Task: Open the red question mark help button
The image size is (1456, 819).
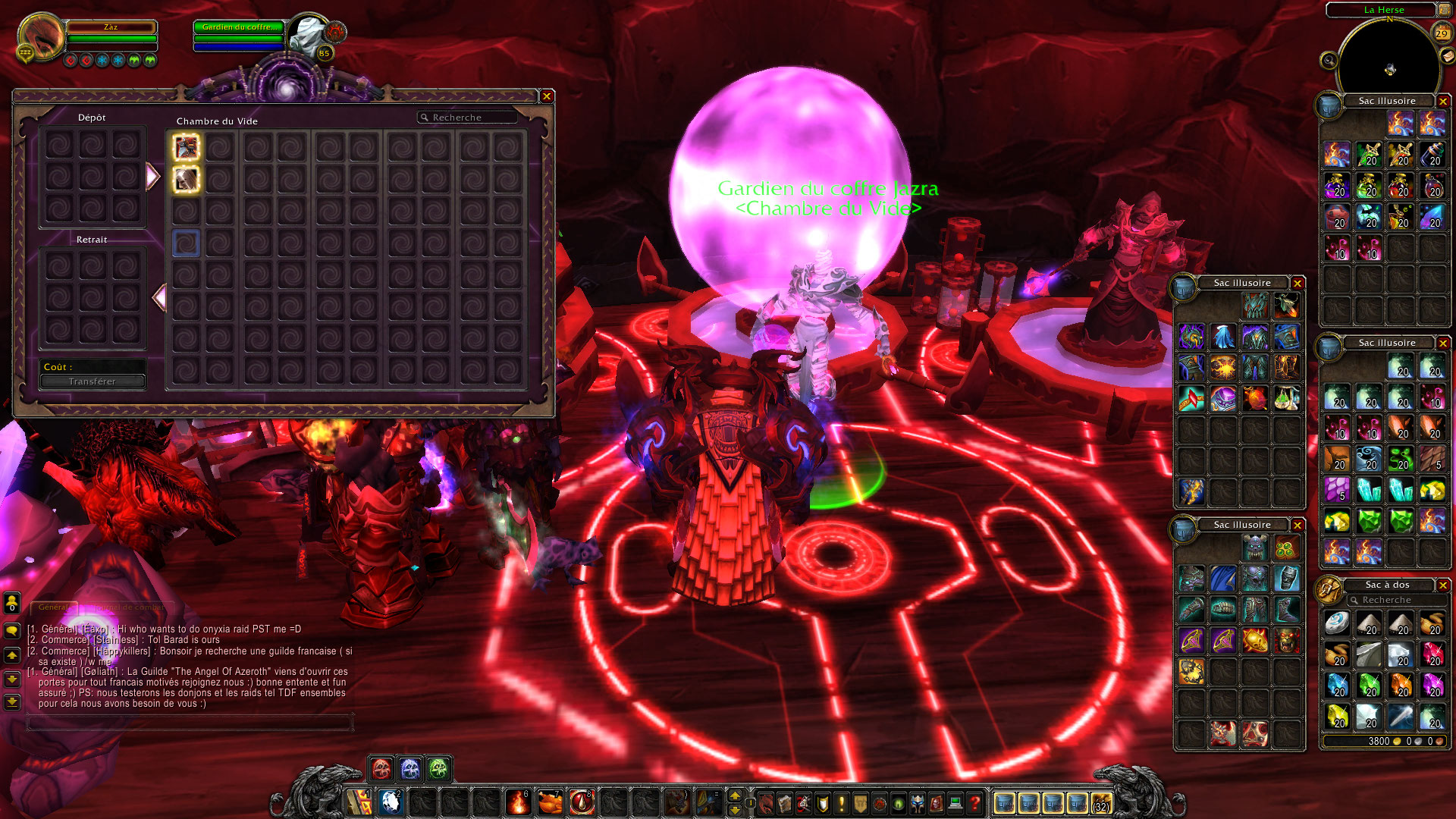Action: click(x=975, y=802)
